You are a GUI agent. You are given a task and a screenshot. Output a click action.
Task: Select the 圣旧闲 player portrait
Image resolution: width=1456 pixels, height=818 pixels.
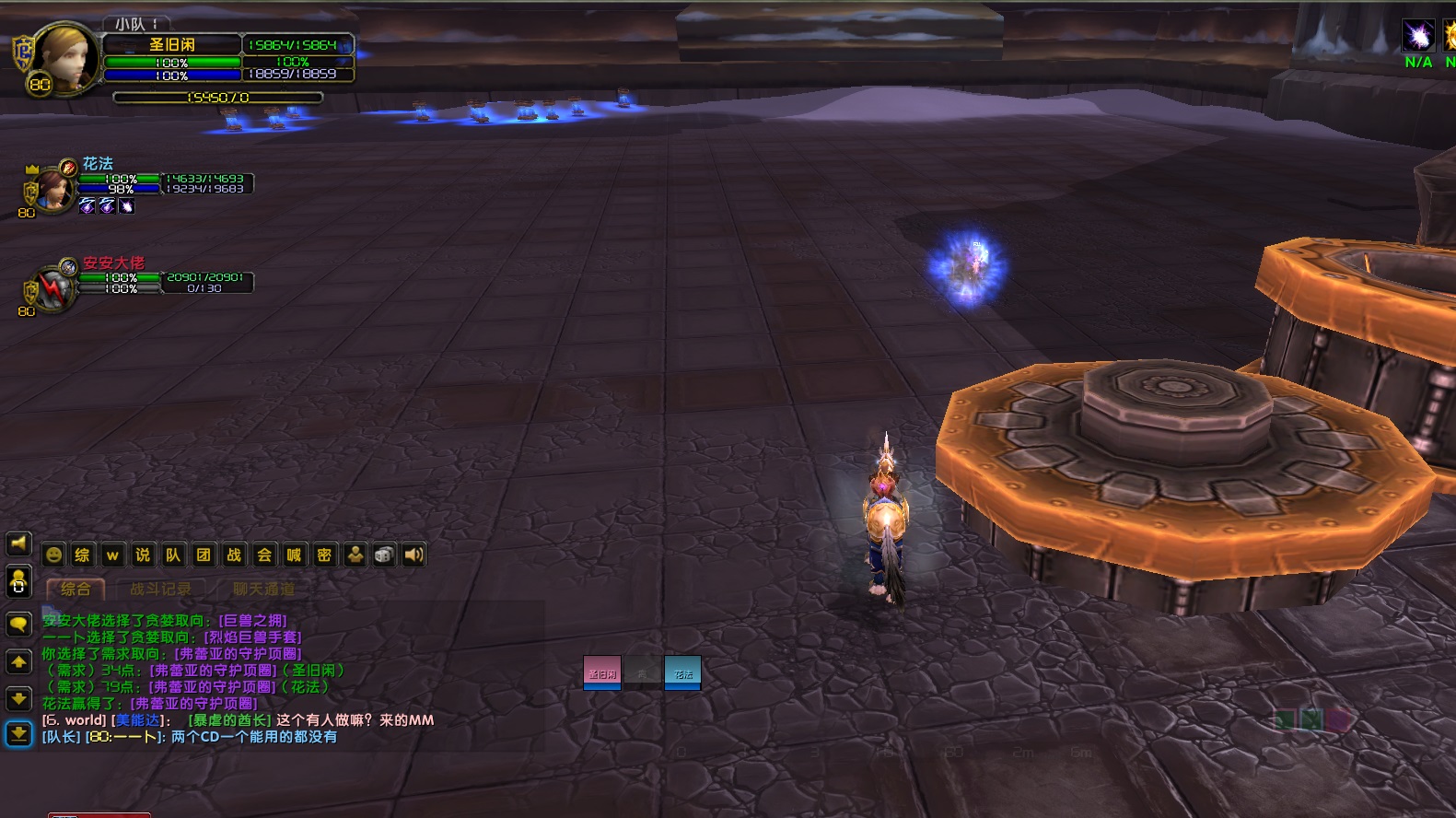[x=64, y=59]
